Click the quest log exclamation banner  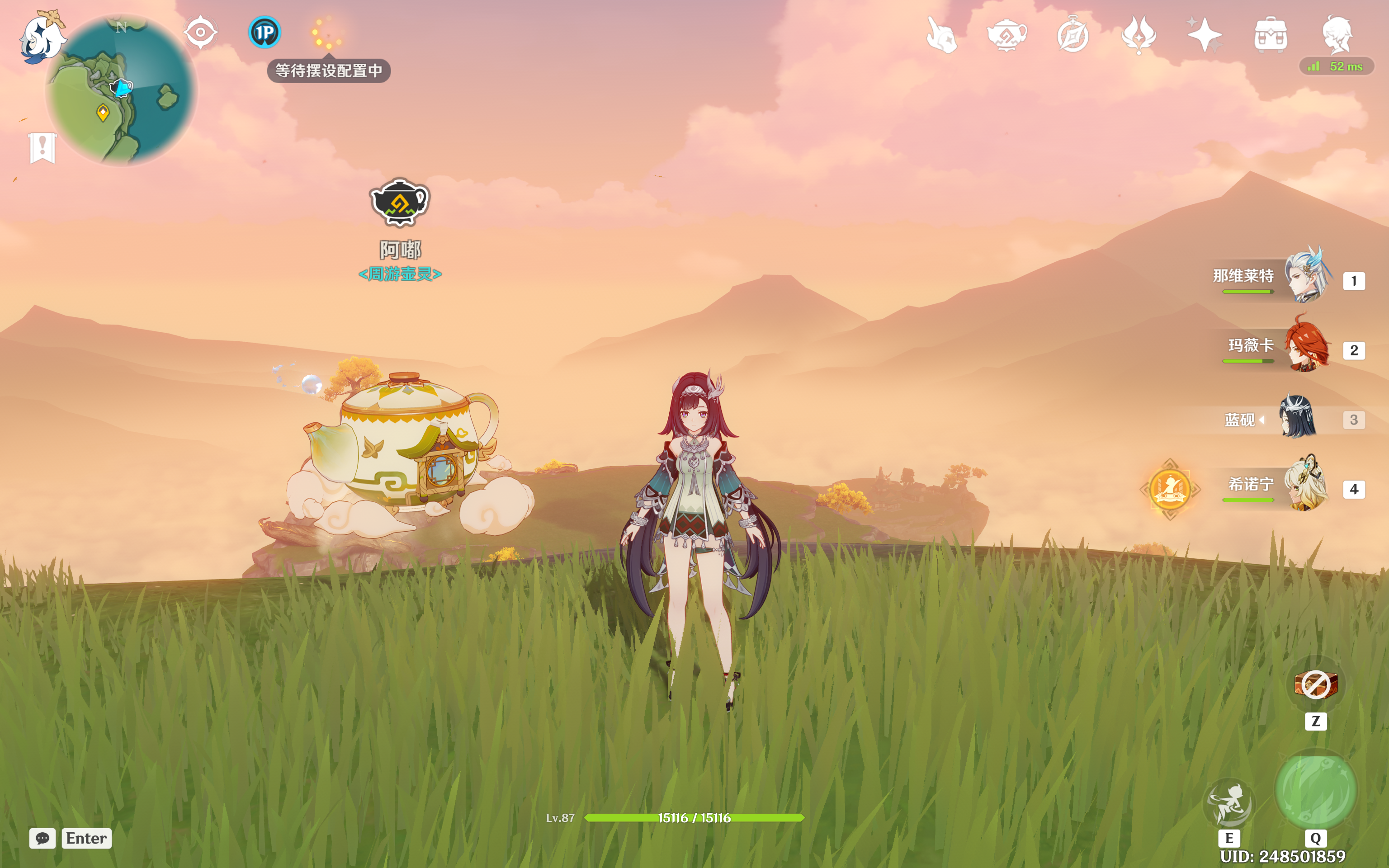pyautogui.click(x=43, y=147)
